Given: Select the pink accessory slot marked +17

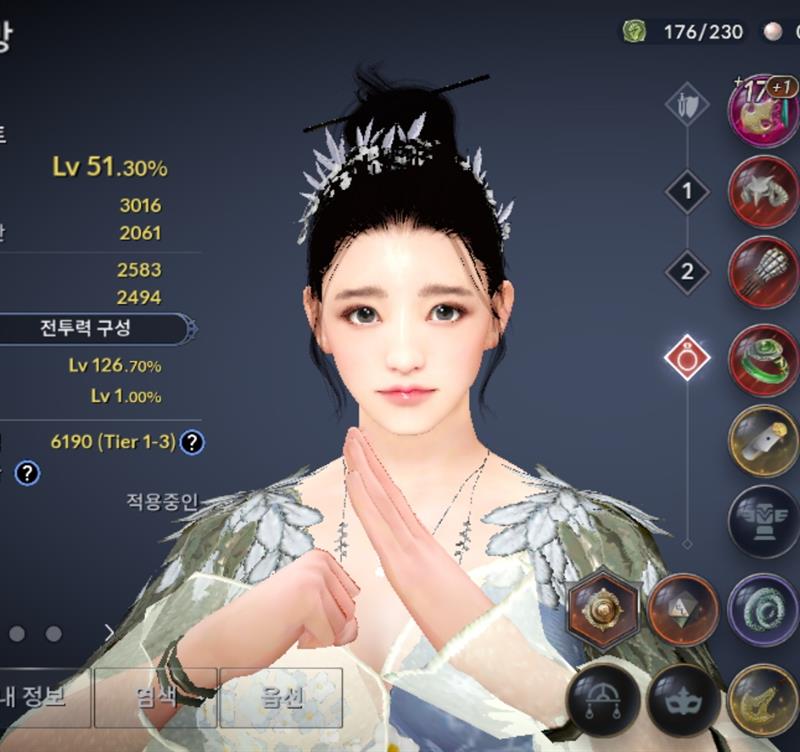Looking at the screenshot, I should [x=763, y=110].
